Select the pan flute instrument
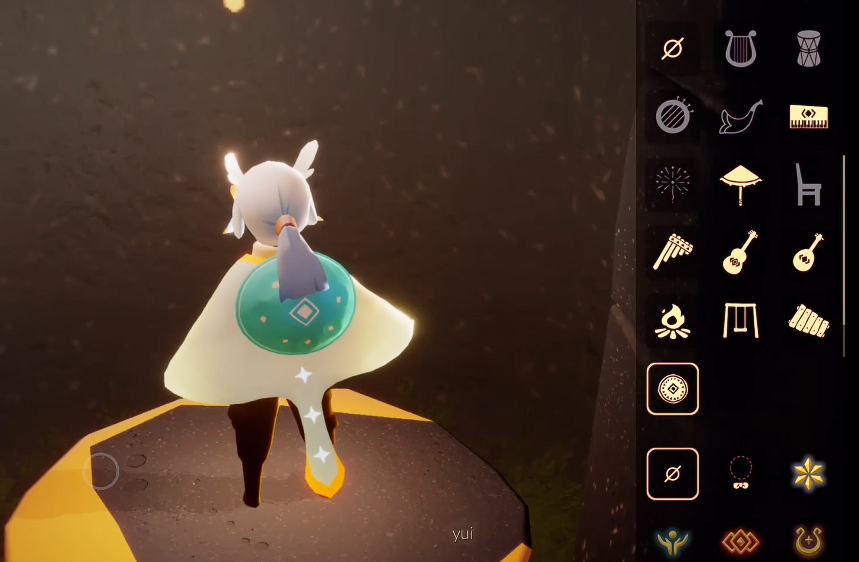The height and width of the screenshot is (562, 859). (x=673, y=252)
